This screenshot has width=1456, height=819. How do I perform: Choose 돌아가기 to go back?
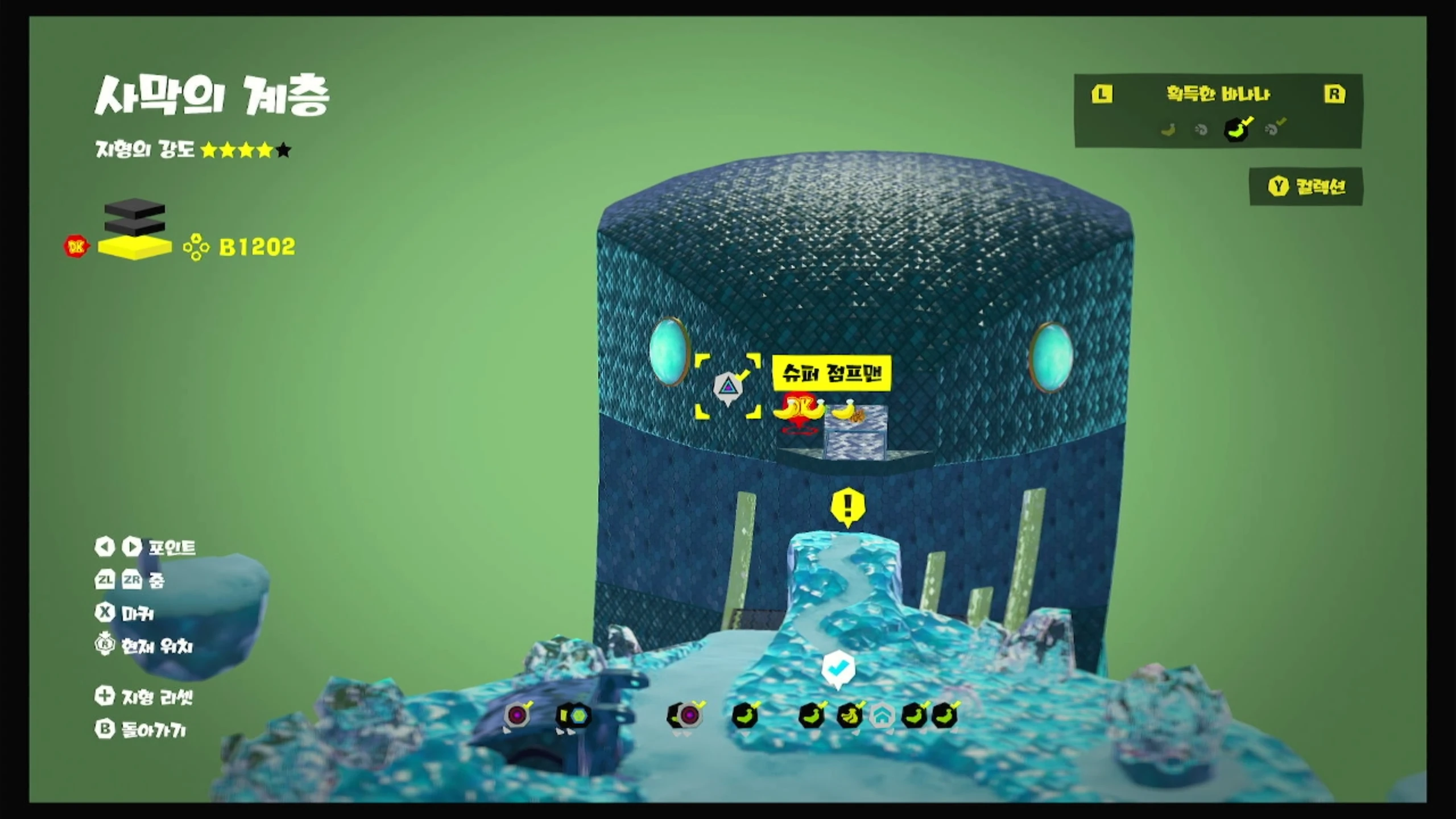[x=141, y=730]
